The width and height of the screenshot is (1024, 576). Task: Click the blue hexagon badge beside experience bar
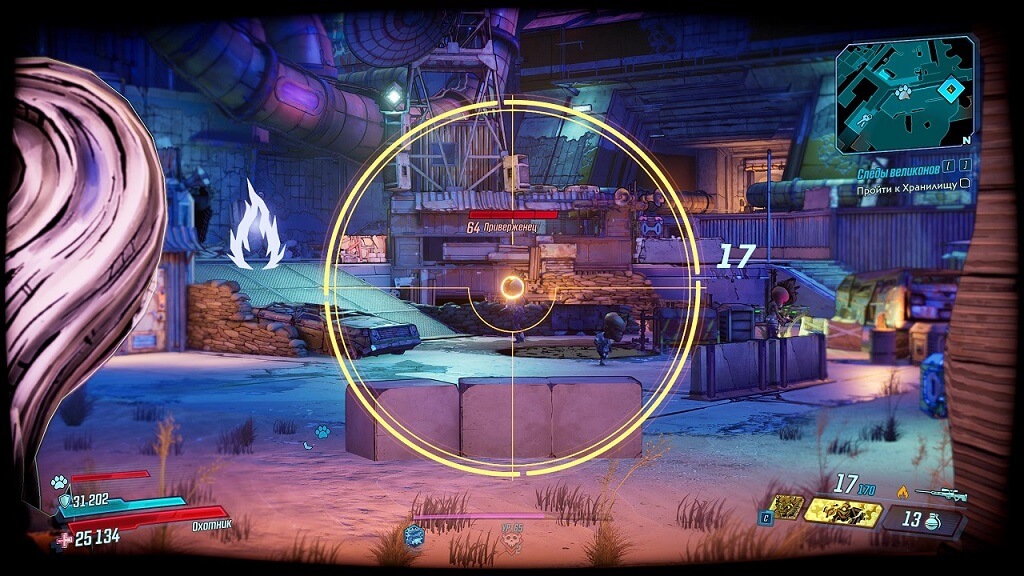(x=413, y=536)
